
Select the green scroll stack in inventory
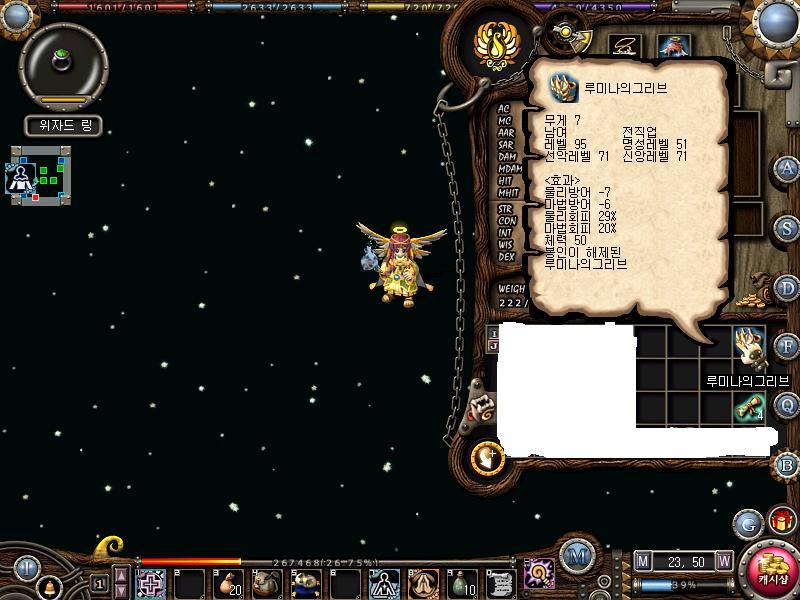(749, 406)
